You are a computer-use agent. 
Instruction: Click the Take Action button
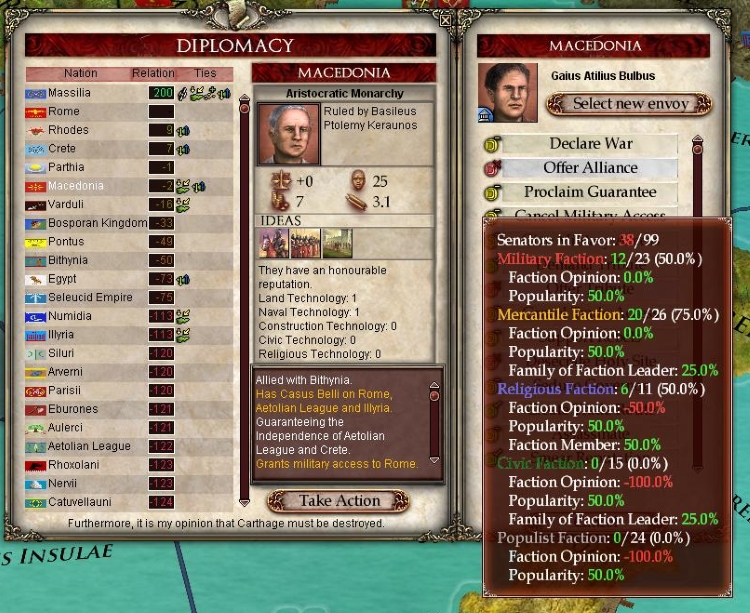coord(338,500)
